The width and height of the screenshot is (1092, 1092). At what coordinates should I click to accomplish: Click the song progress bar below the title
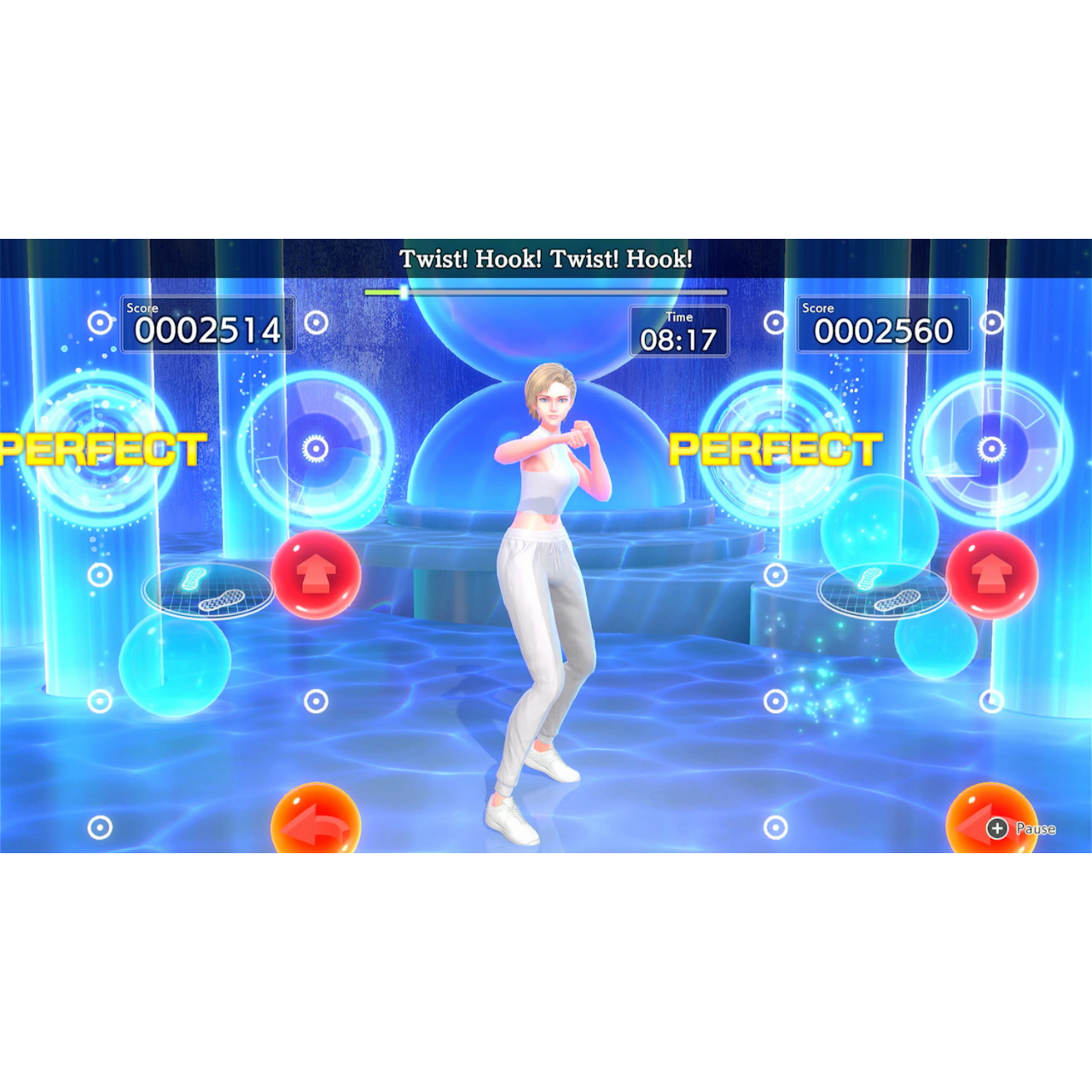[x=546, y=291]
